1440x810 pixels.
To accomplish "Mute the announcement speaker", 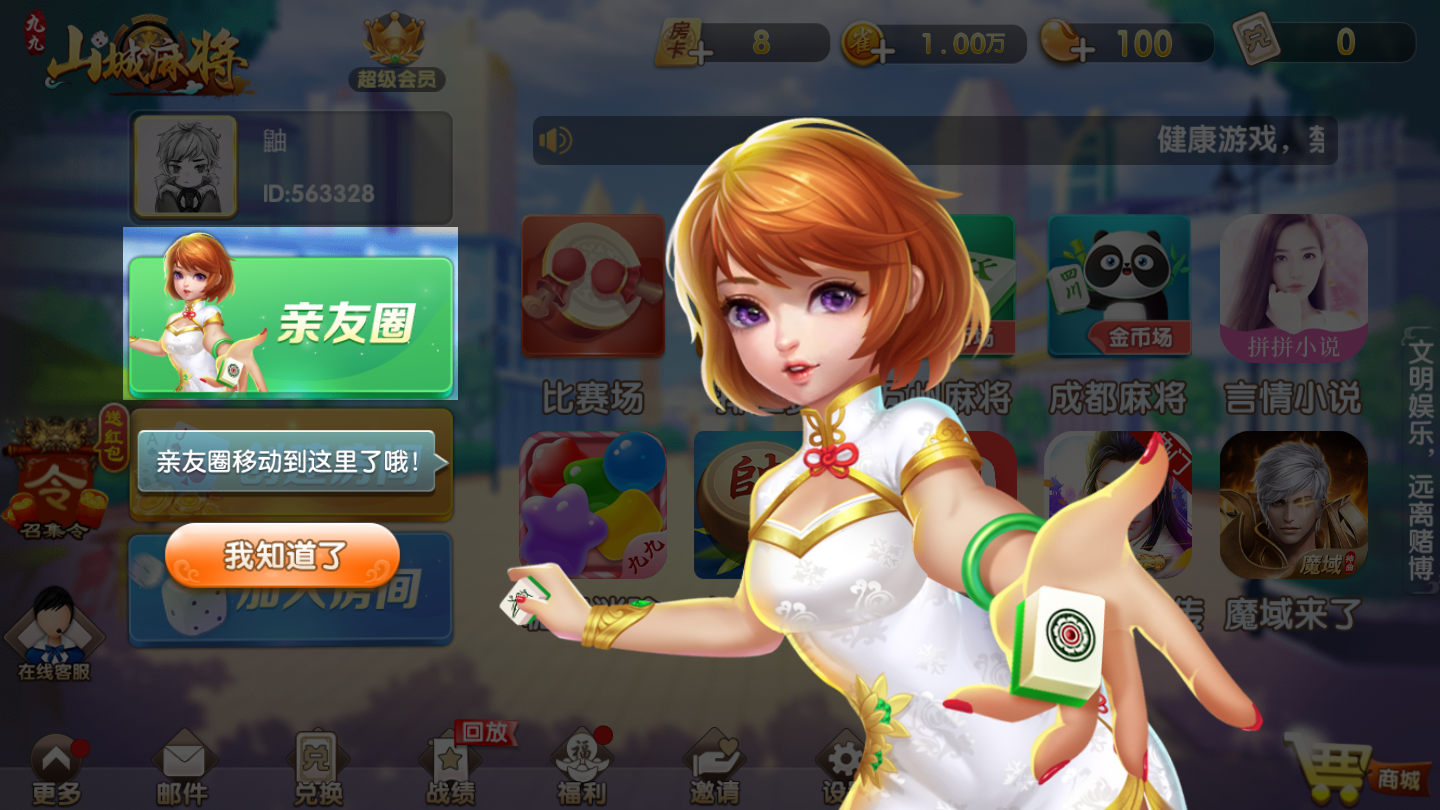I will click(x=557, y=141).
